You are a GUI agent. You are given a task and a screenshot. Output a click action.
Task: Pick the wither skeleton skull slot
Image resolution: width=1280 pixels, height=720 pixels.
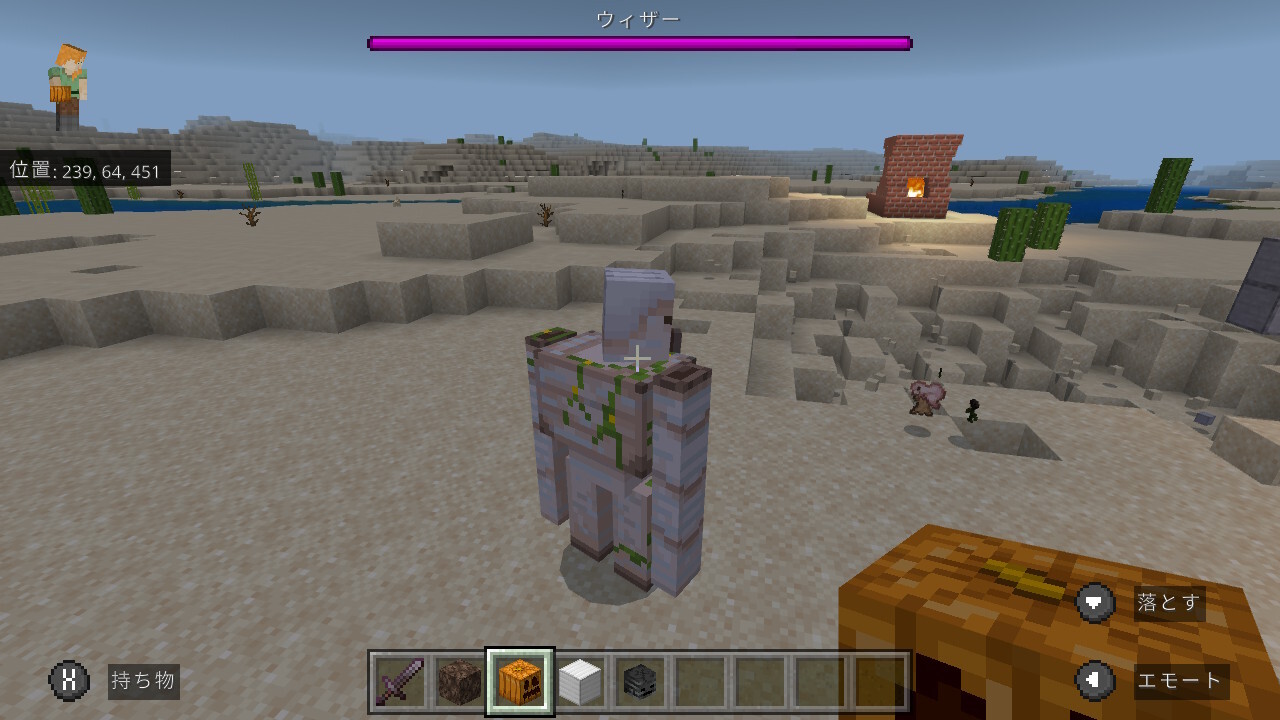(x=640, y=682)
